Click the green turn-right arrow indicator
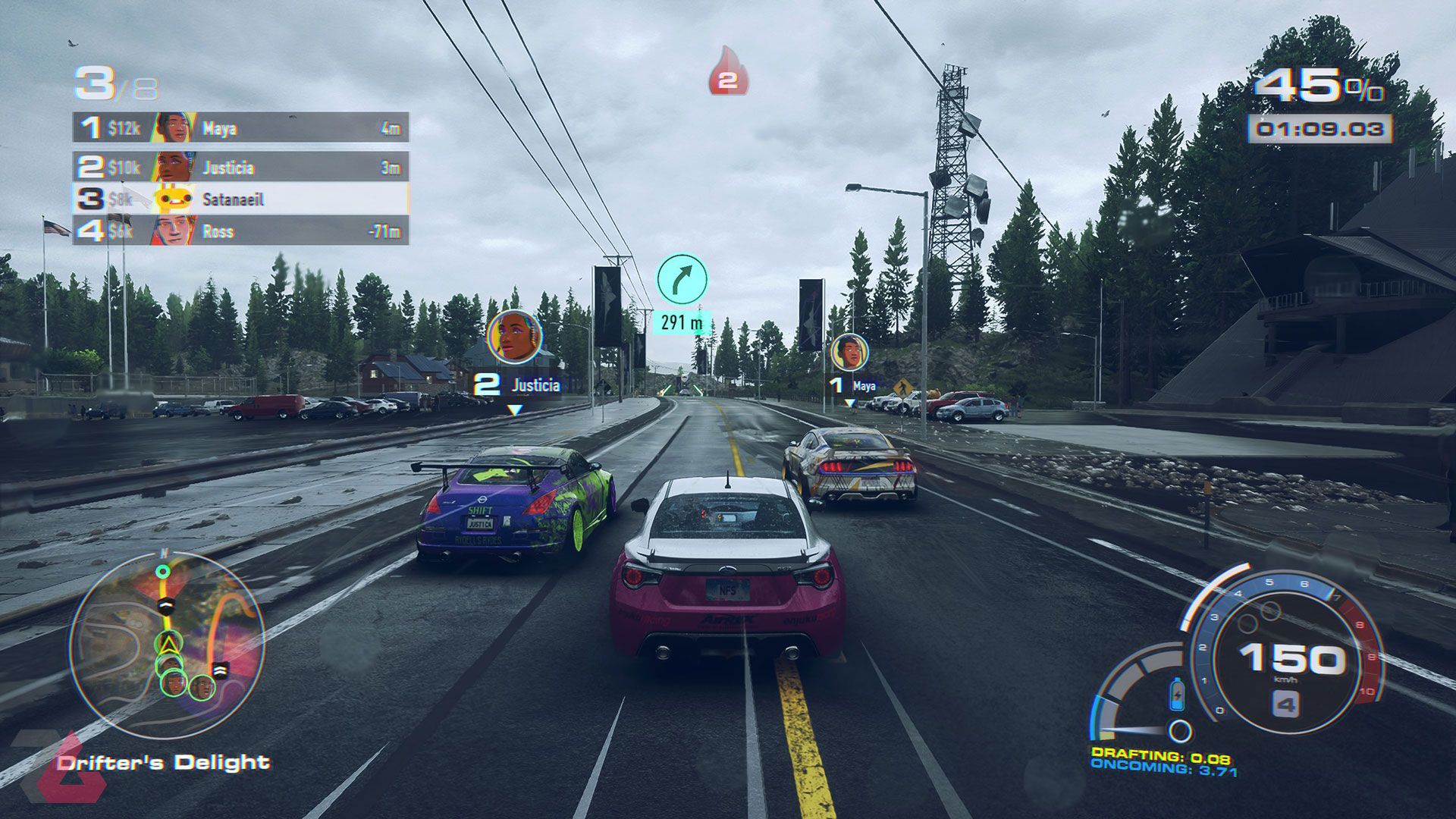This screenshot has height=819, width=1456. 682,279
